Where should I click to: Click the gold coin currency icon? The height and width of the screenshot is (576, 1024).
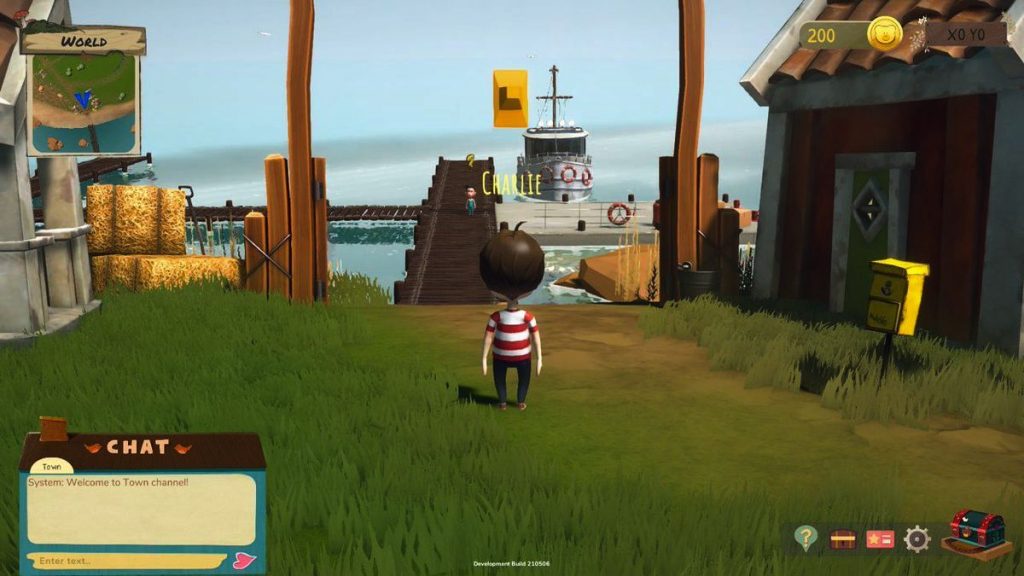click(x=884, y=35)
